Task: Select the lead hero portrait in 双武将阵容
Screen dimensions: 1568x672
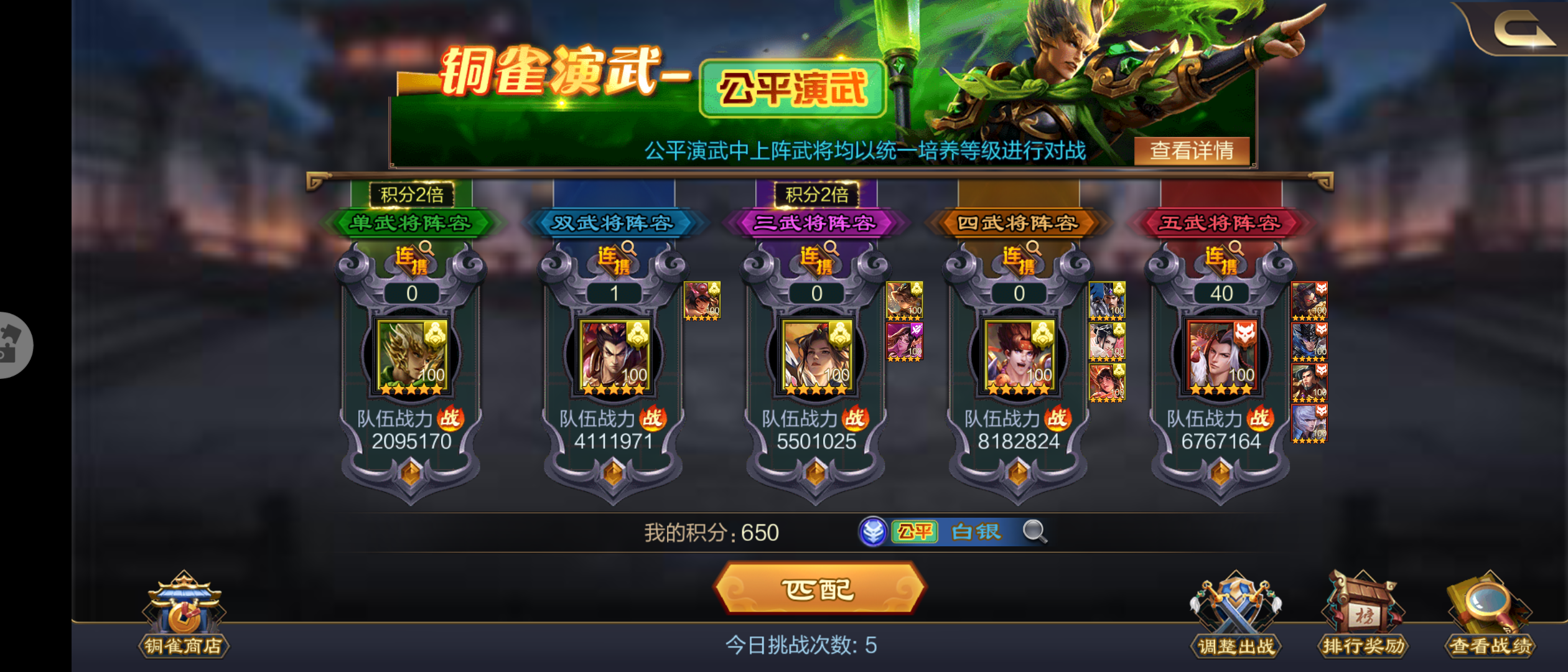Action: [x=613, y=356]
